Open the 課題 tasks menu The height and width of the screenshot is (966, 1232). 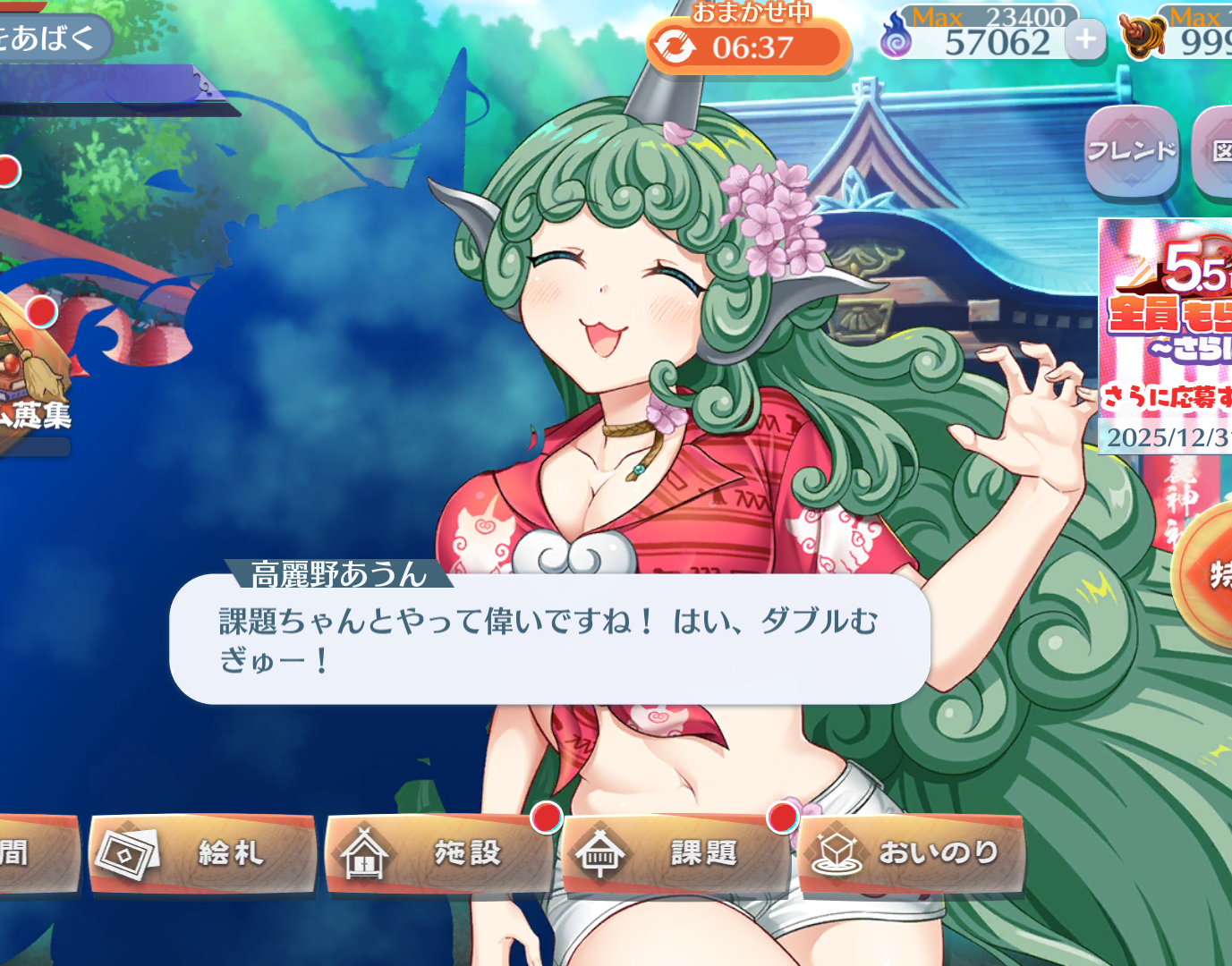click(675, 854)
